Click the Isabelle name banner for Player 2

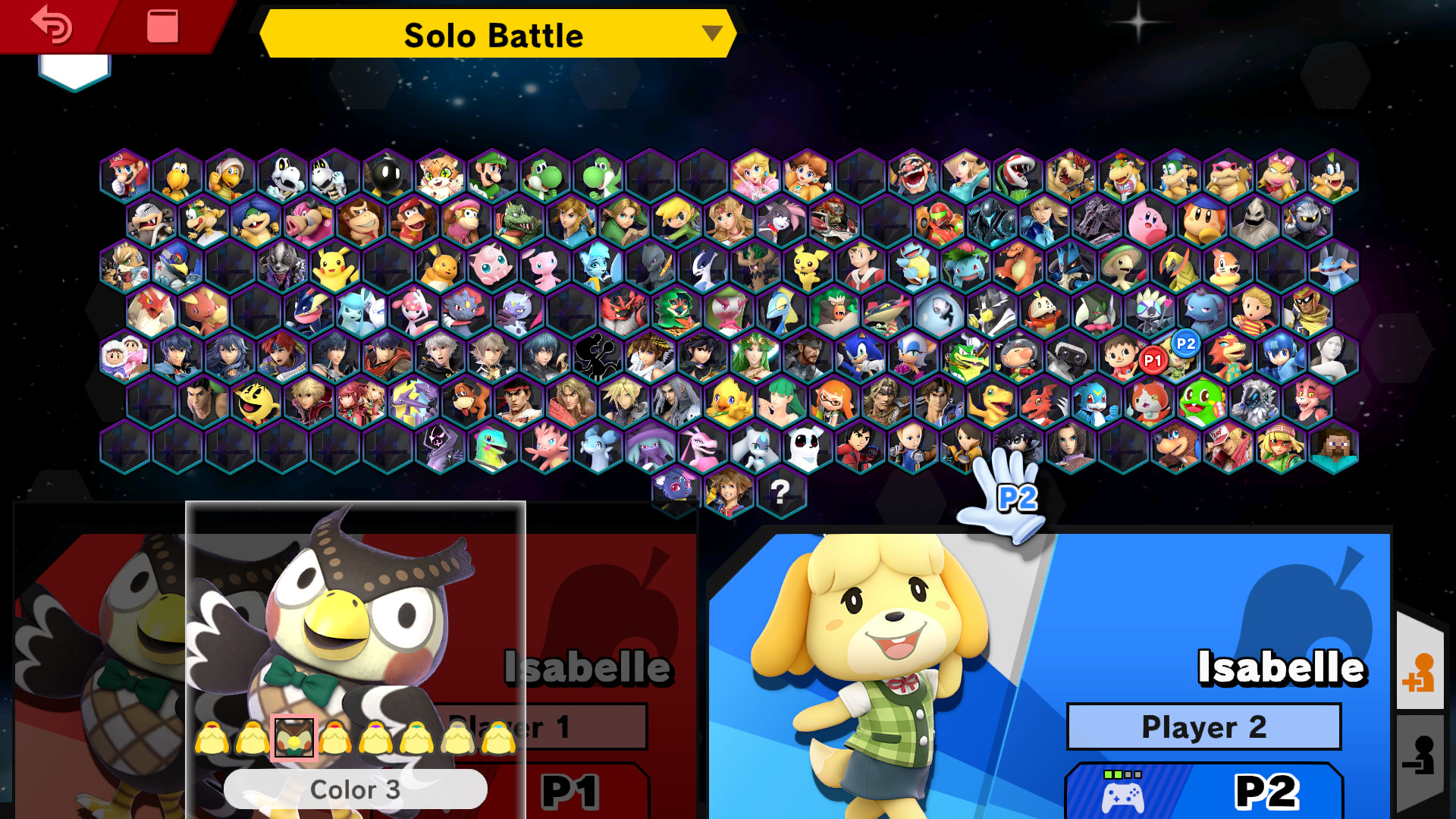[1280, 667]
